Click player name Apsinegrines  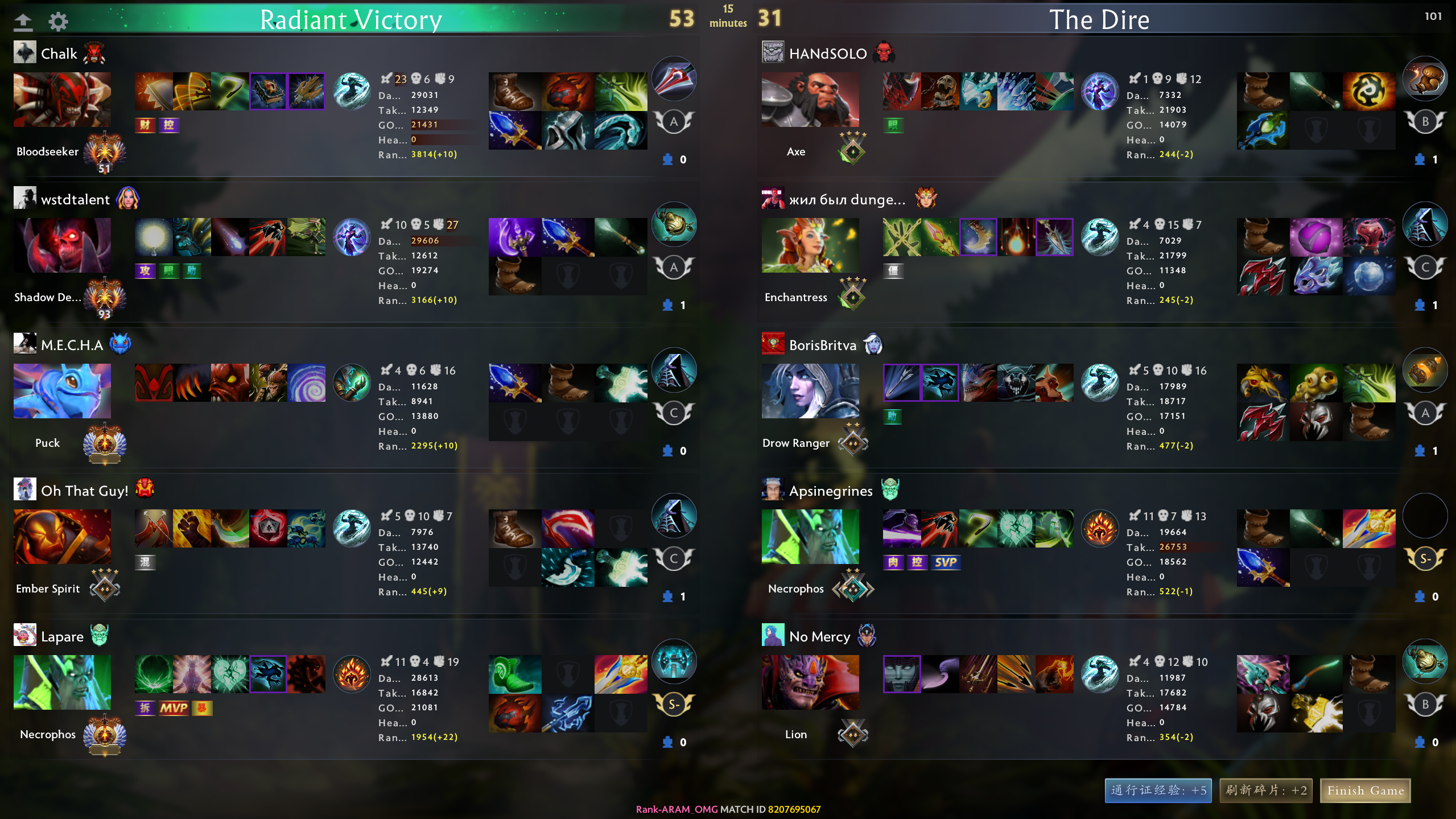pos(831,491)
